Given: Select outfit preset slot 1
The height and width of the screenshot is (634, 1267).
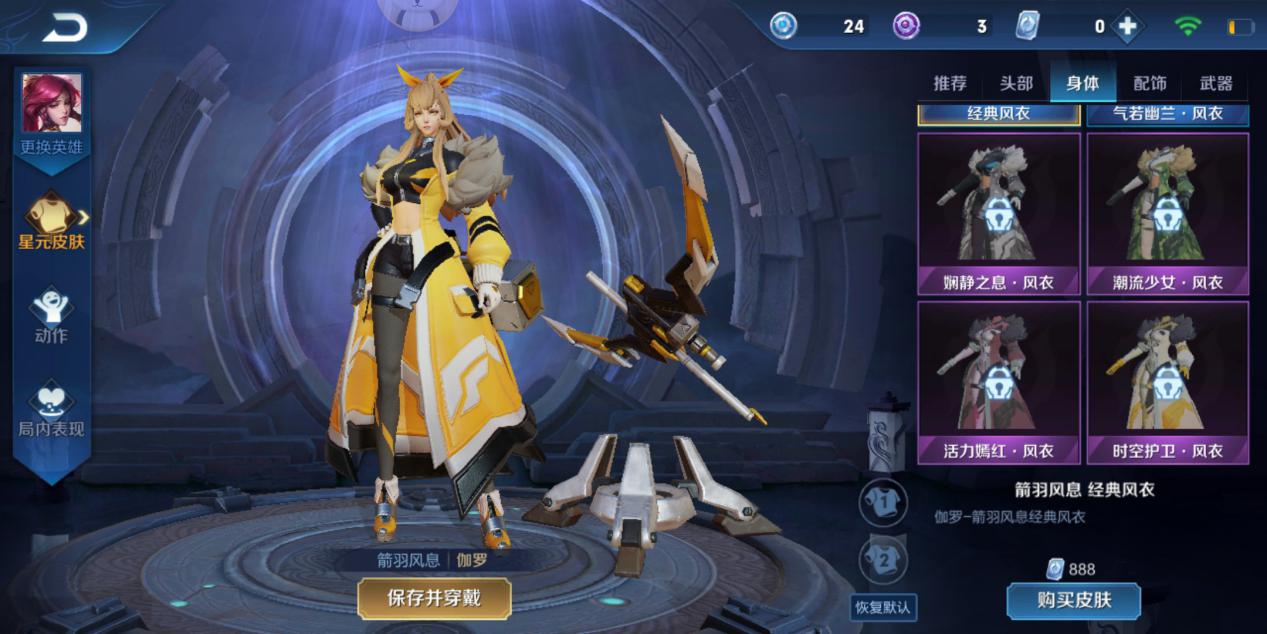Looking at the screenshot, I should pyautogui.click(x=883, y=503).
